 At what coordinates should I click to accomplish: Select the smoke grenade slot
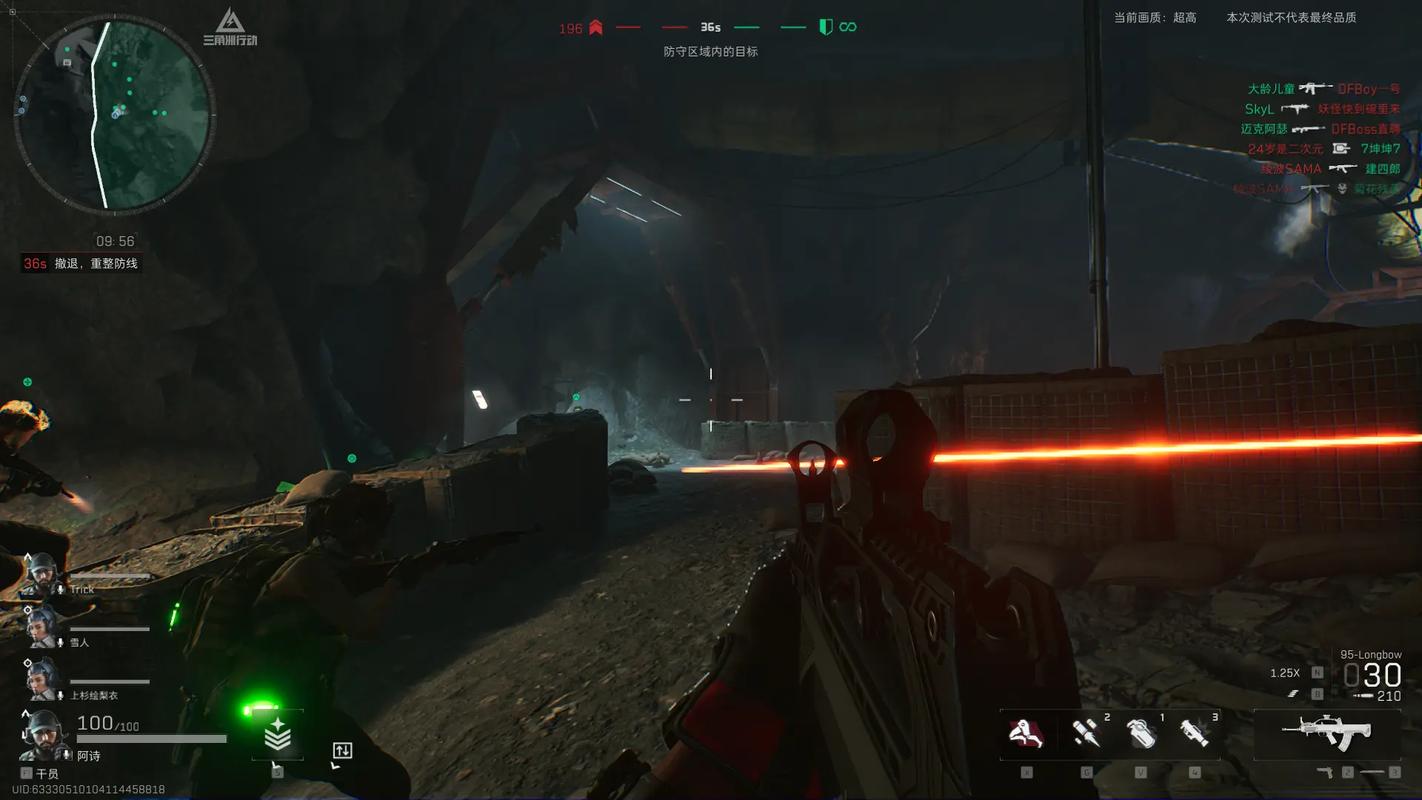point(1140,734)
